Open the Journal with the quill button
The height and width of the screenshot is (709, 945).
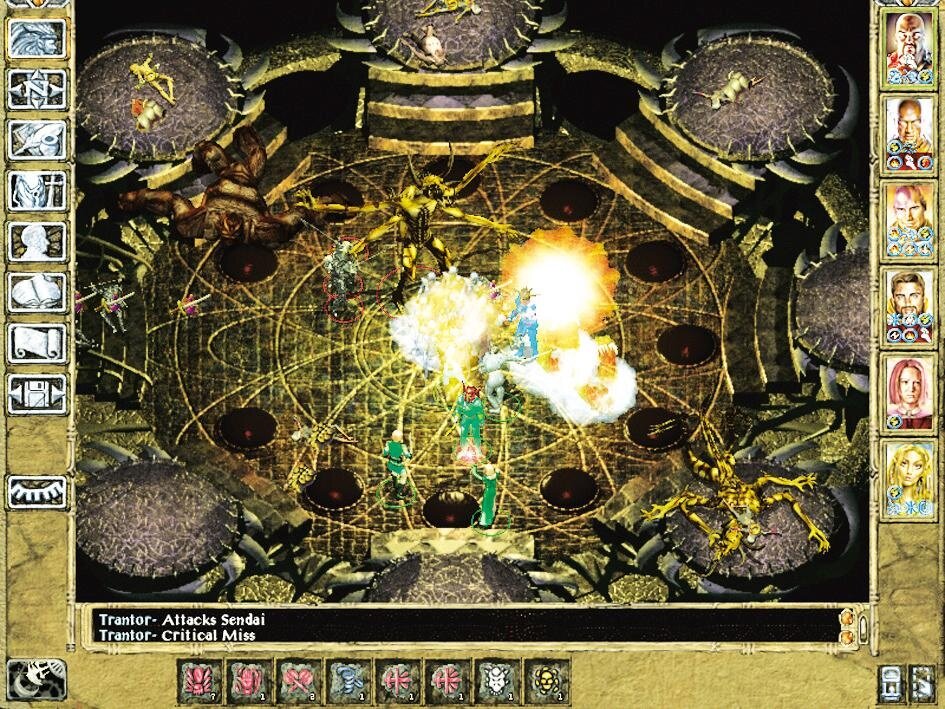37,140
